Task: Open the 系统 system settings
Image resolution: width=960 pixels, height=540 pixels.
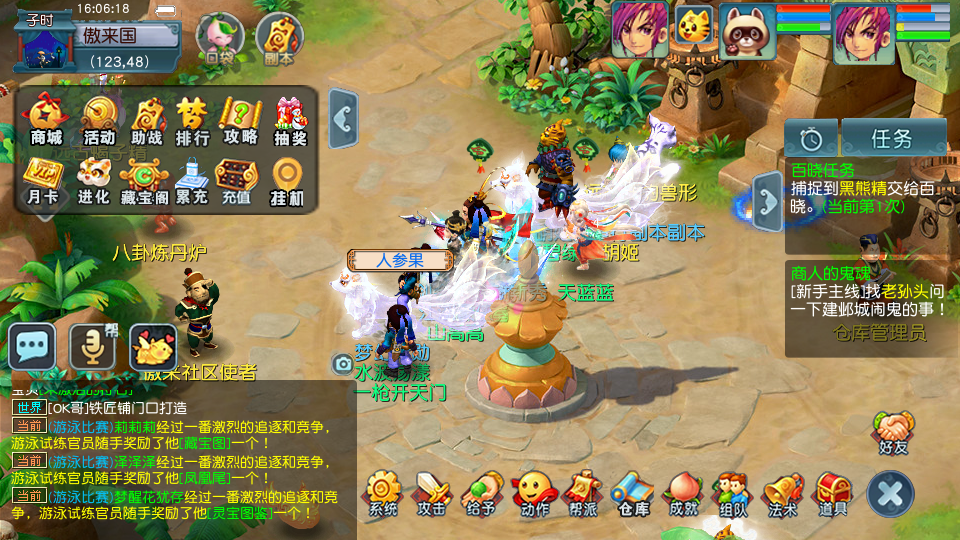Action: pos(383,494)
